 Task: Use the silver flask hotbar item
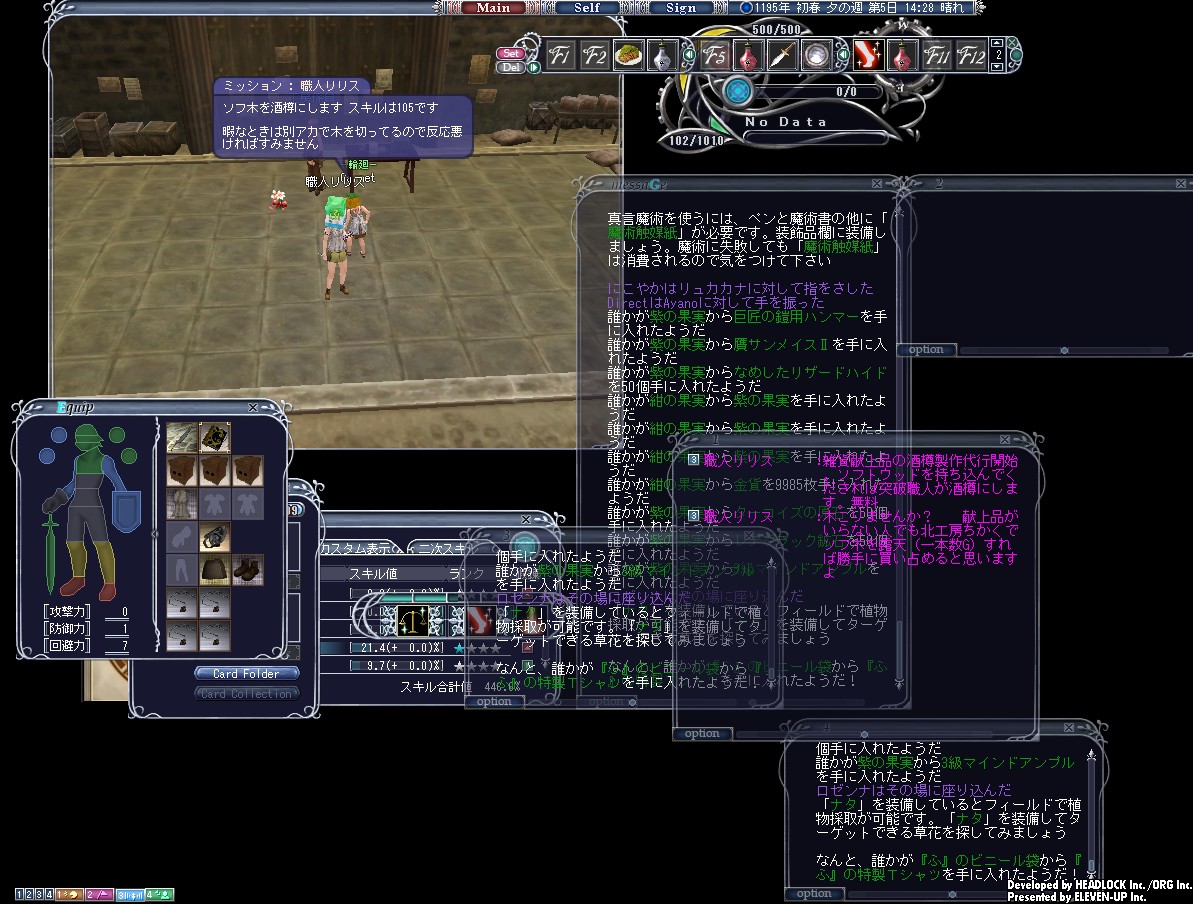coord(661,56)
